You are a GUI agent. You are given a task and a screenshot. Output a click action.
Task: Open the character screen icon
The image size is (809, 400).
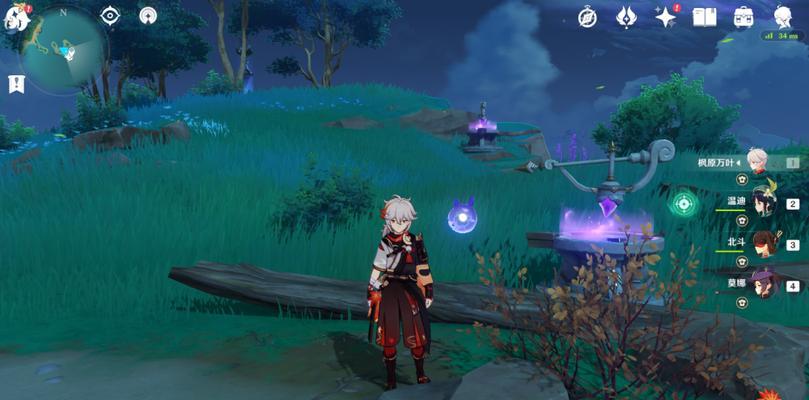783,16
